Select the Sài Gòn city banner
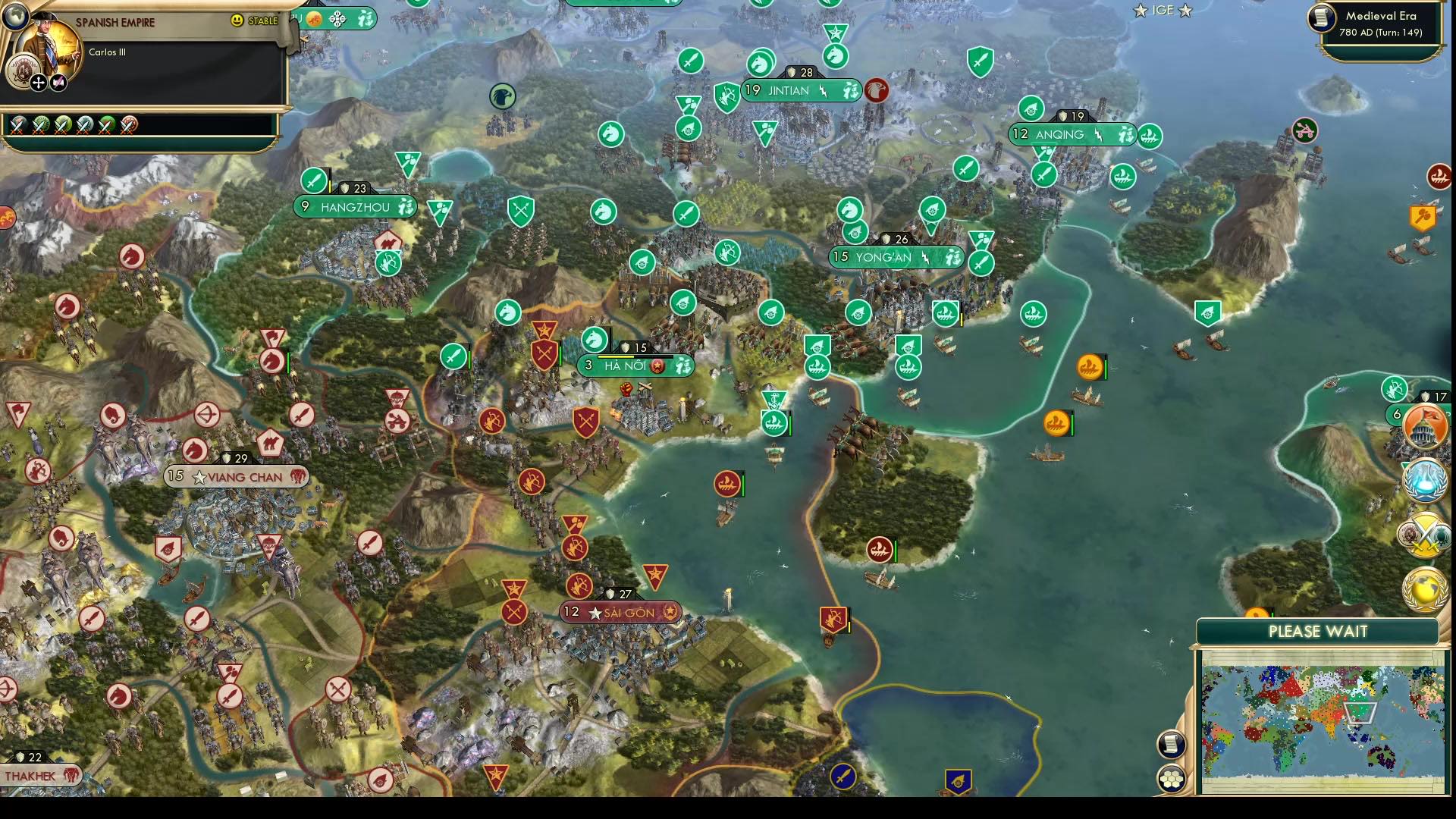The height and width of the screenshot is (819, 1456). pyautogui.click(x=620, y=612)
